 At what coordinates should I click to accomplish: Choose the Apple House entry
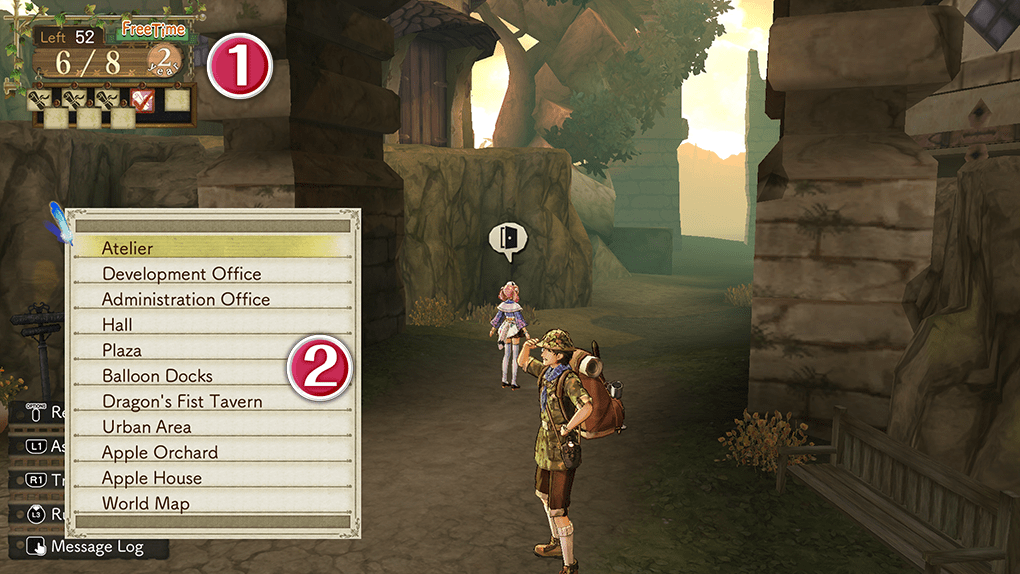pyautogui.click(x=152, y=478)
